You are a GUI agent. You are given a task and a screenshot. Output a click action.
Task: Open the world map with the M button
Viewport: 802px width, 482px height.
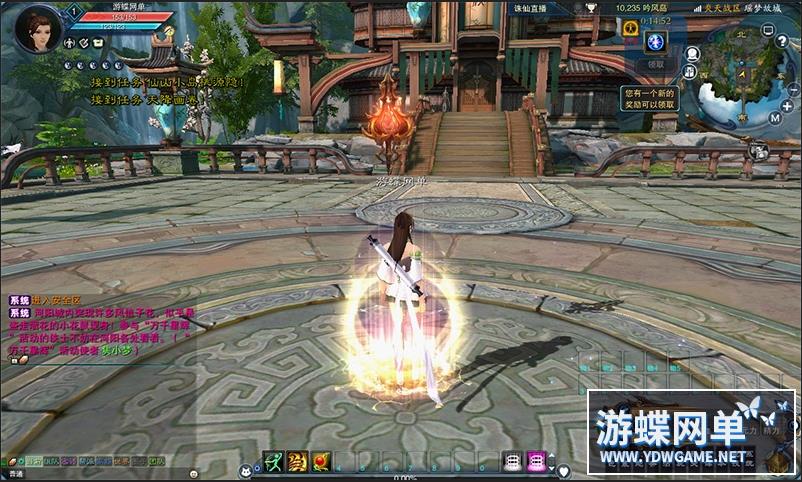774,118
